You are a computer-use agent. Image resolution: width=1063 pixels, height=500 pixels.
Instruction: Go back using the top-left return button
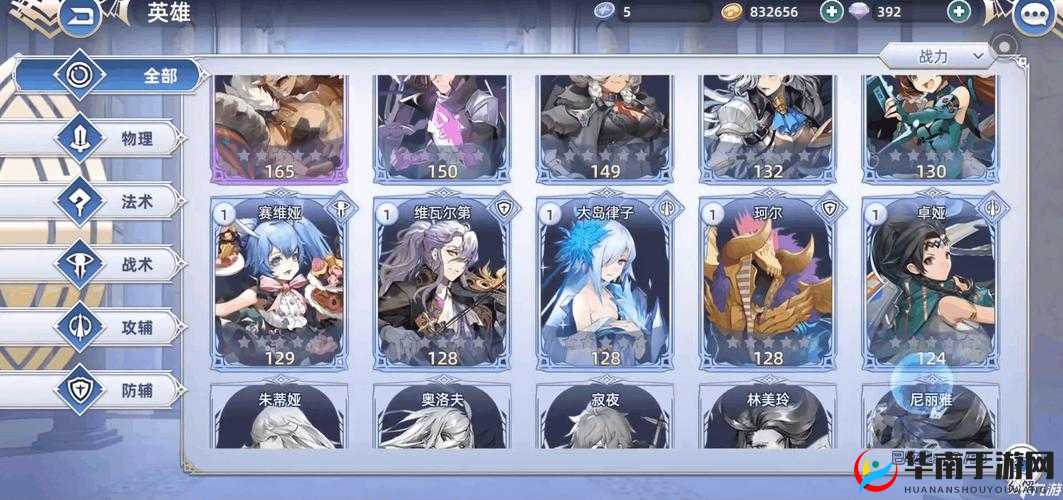click(81, 16)
